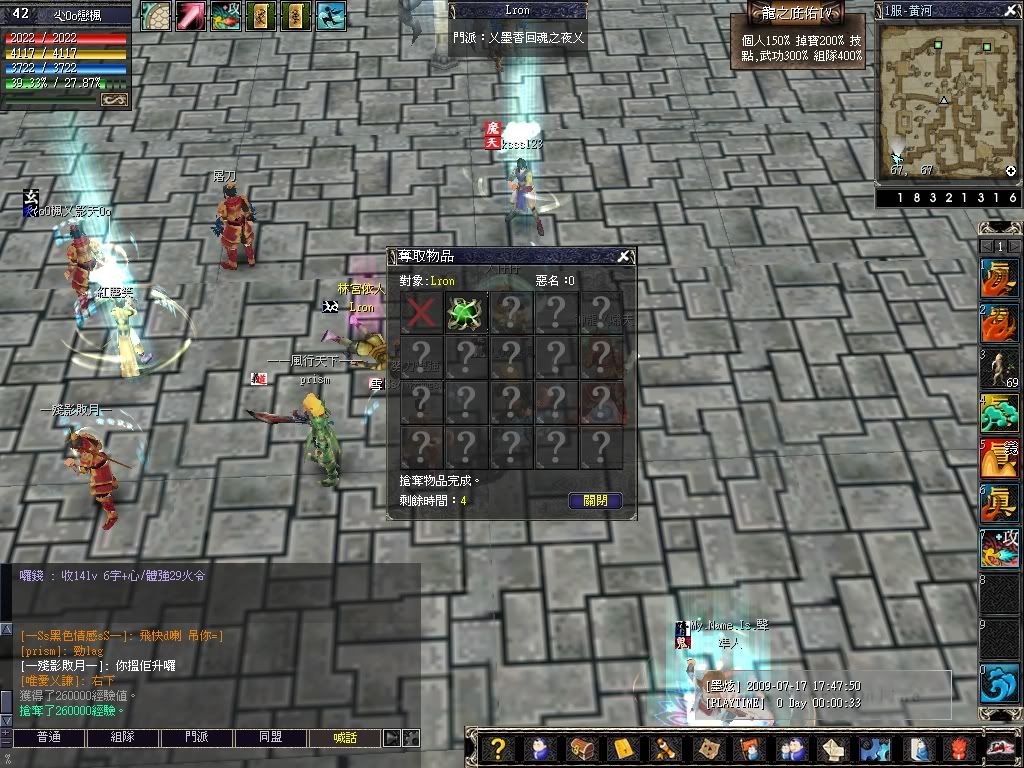
Task: Click the 關閉 button in the loot window
Action: click(595, 501)
